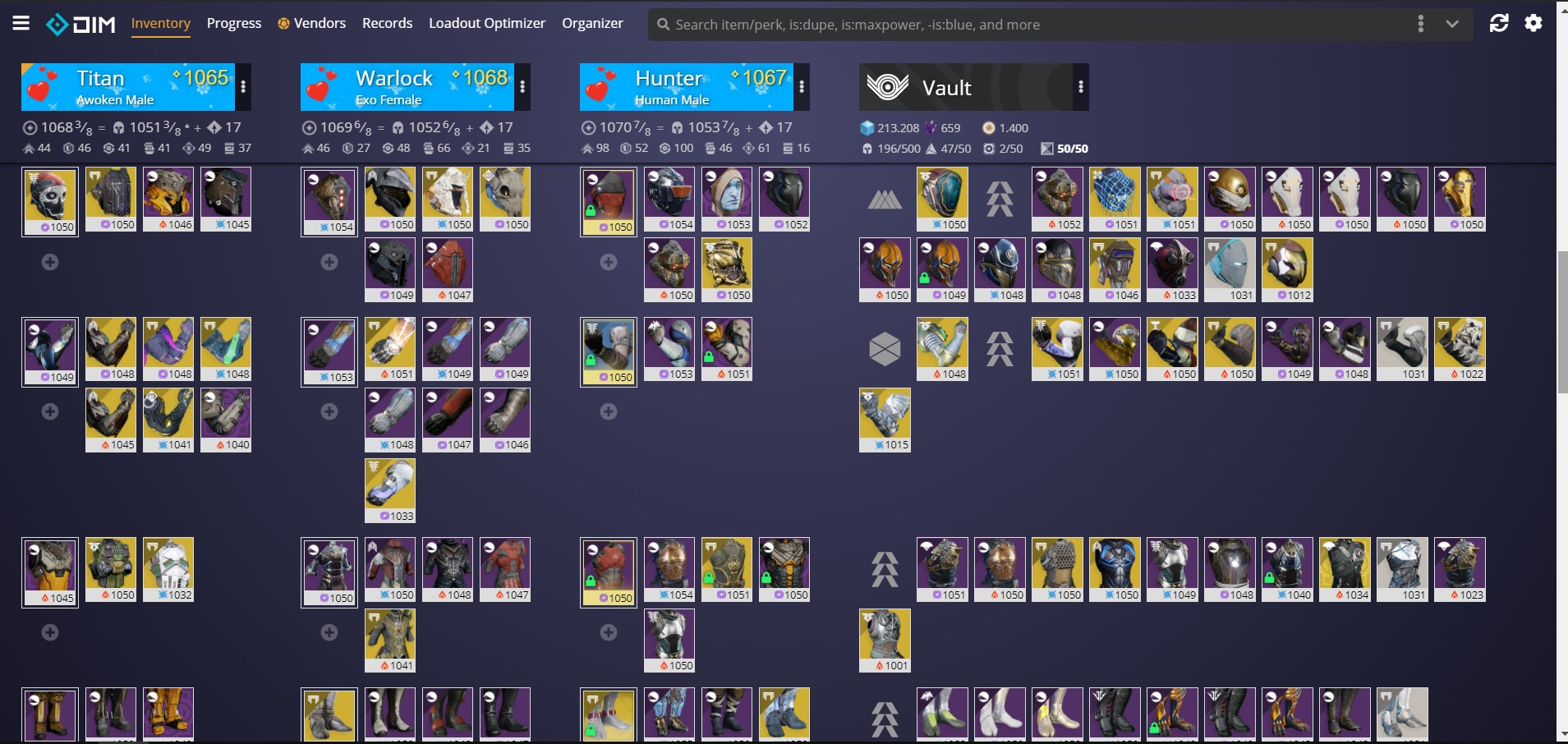Open DIM settings via the gear icon
Screen dimensions: 1568x744
click(1534, 23)
